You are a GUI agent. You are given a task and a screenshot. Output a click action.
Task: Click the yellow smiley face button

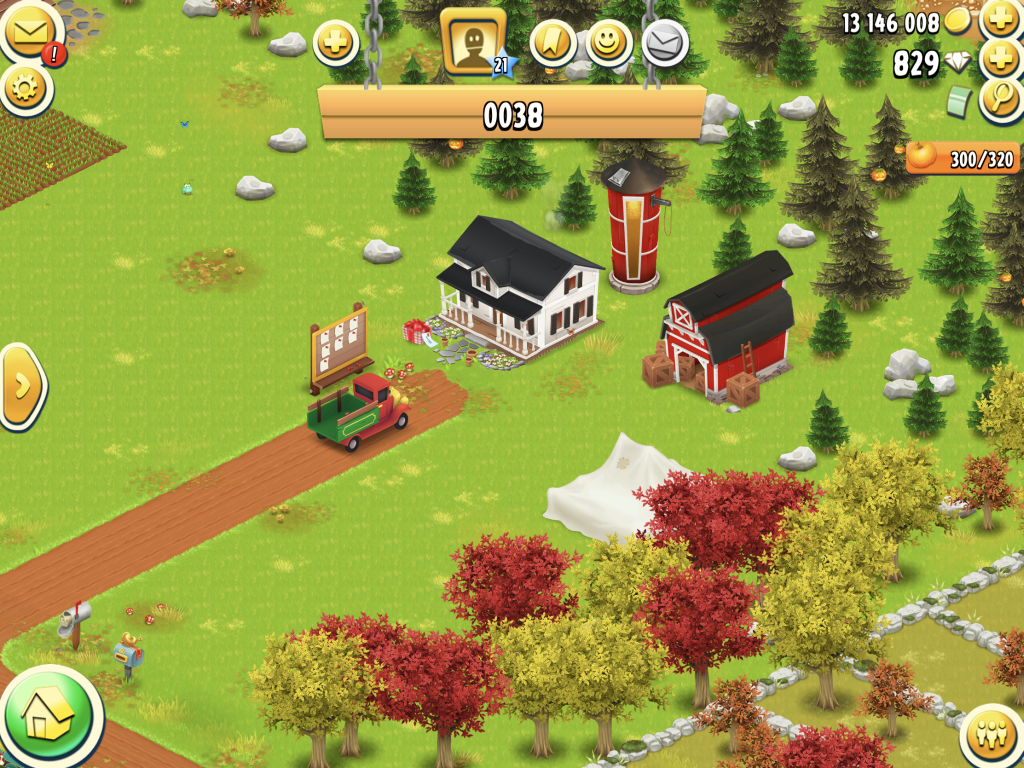pyautogui.click(x=607, y=42)
